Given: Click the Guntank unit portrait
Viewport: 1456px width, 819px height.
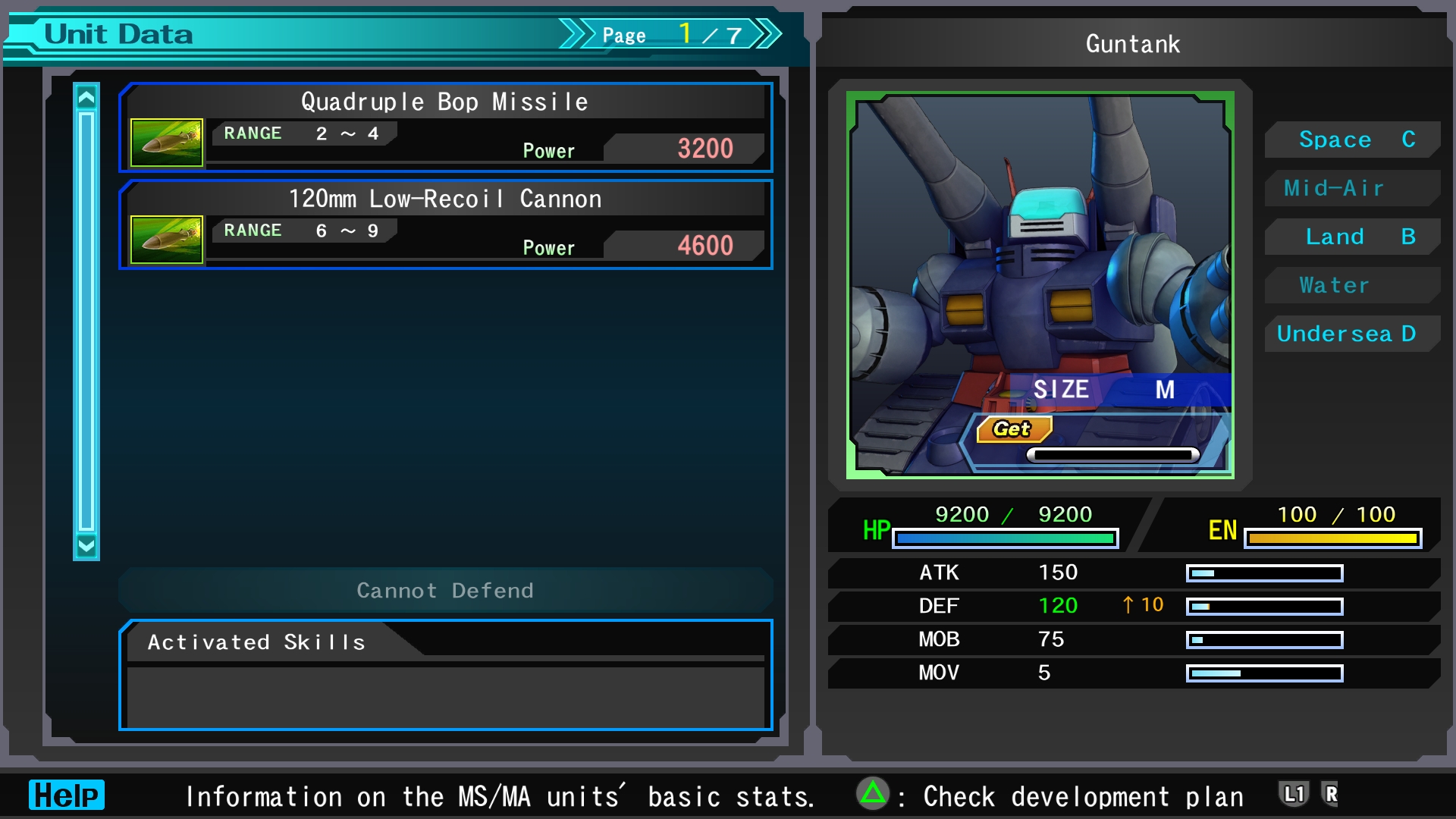Looking at the screenshot, I should point(1040,285).
